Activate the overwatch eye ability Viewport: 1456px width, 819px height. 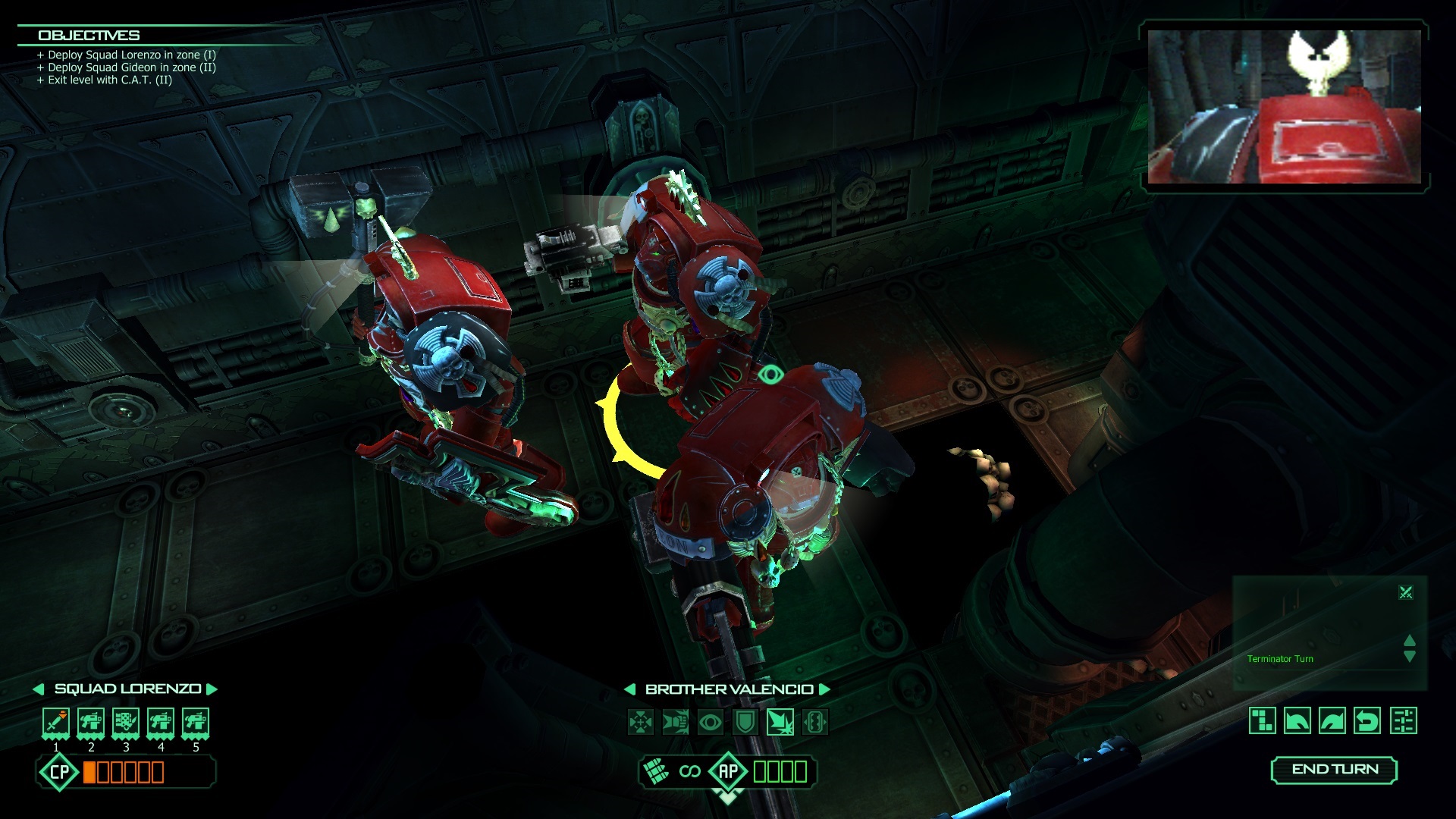(711, 722)
